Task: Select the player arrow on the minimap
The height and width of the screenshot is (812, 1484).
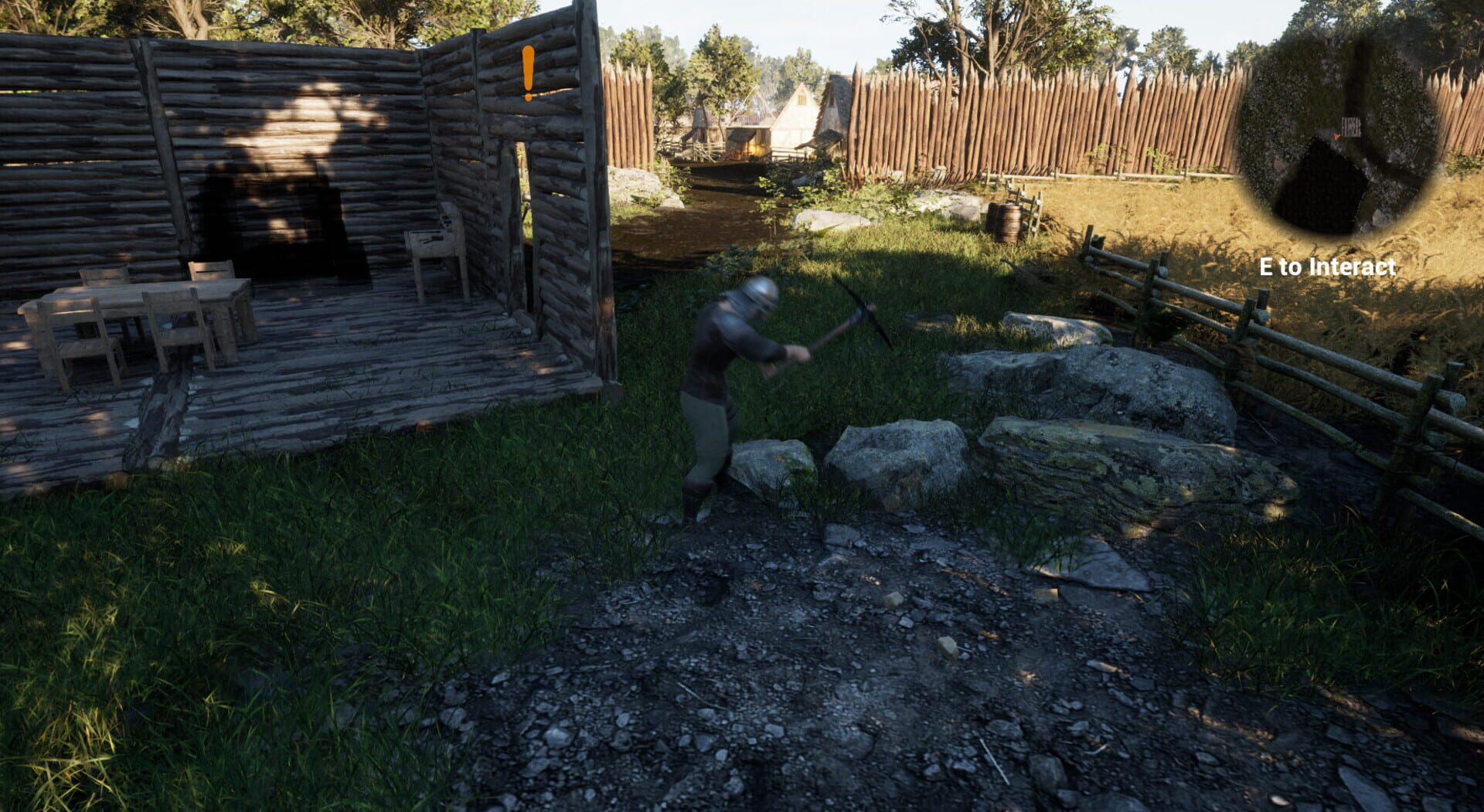Action: click(1338, 136)
